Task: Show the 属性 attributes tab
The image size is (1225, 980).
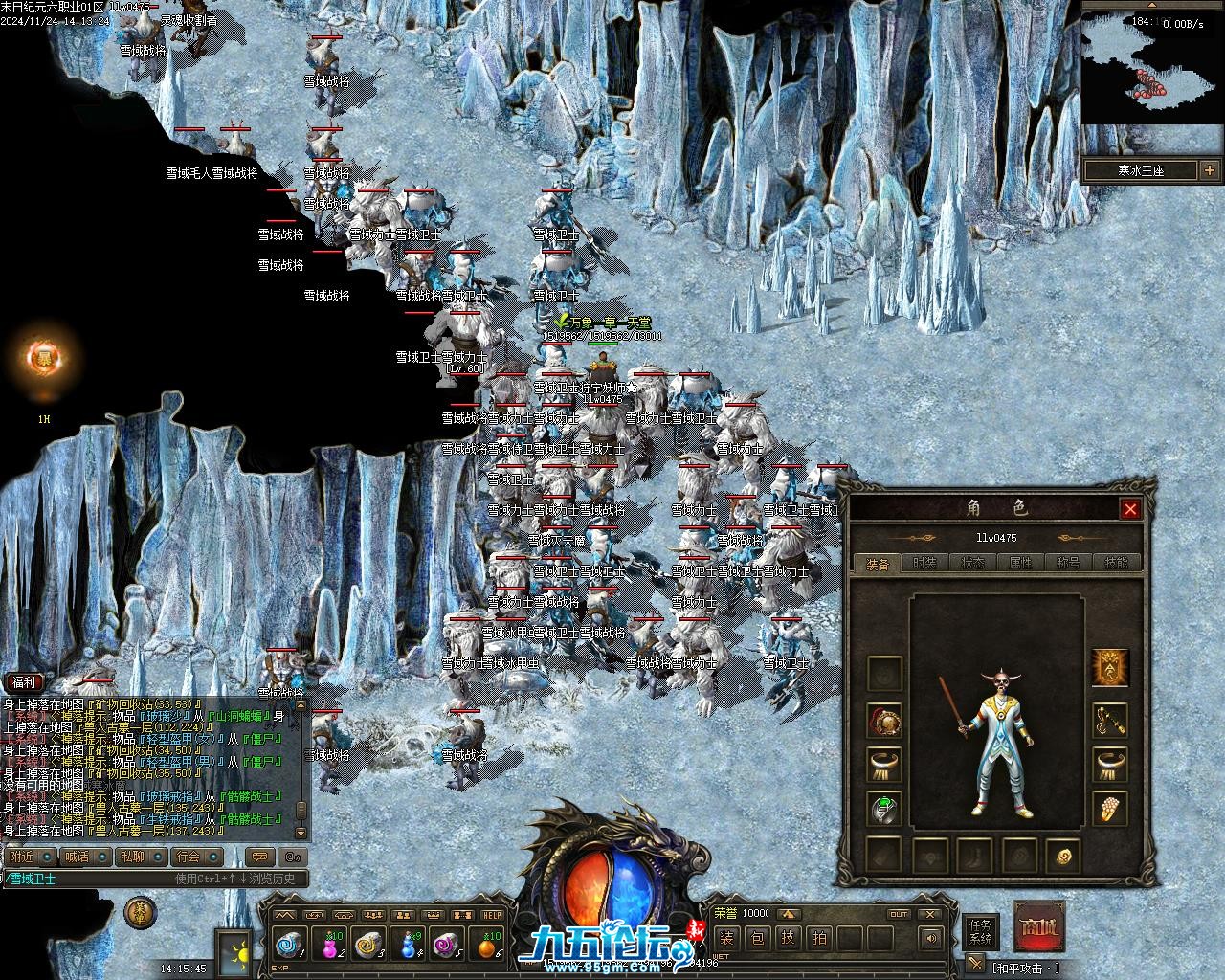Action: point(1020,564)
